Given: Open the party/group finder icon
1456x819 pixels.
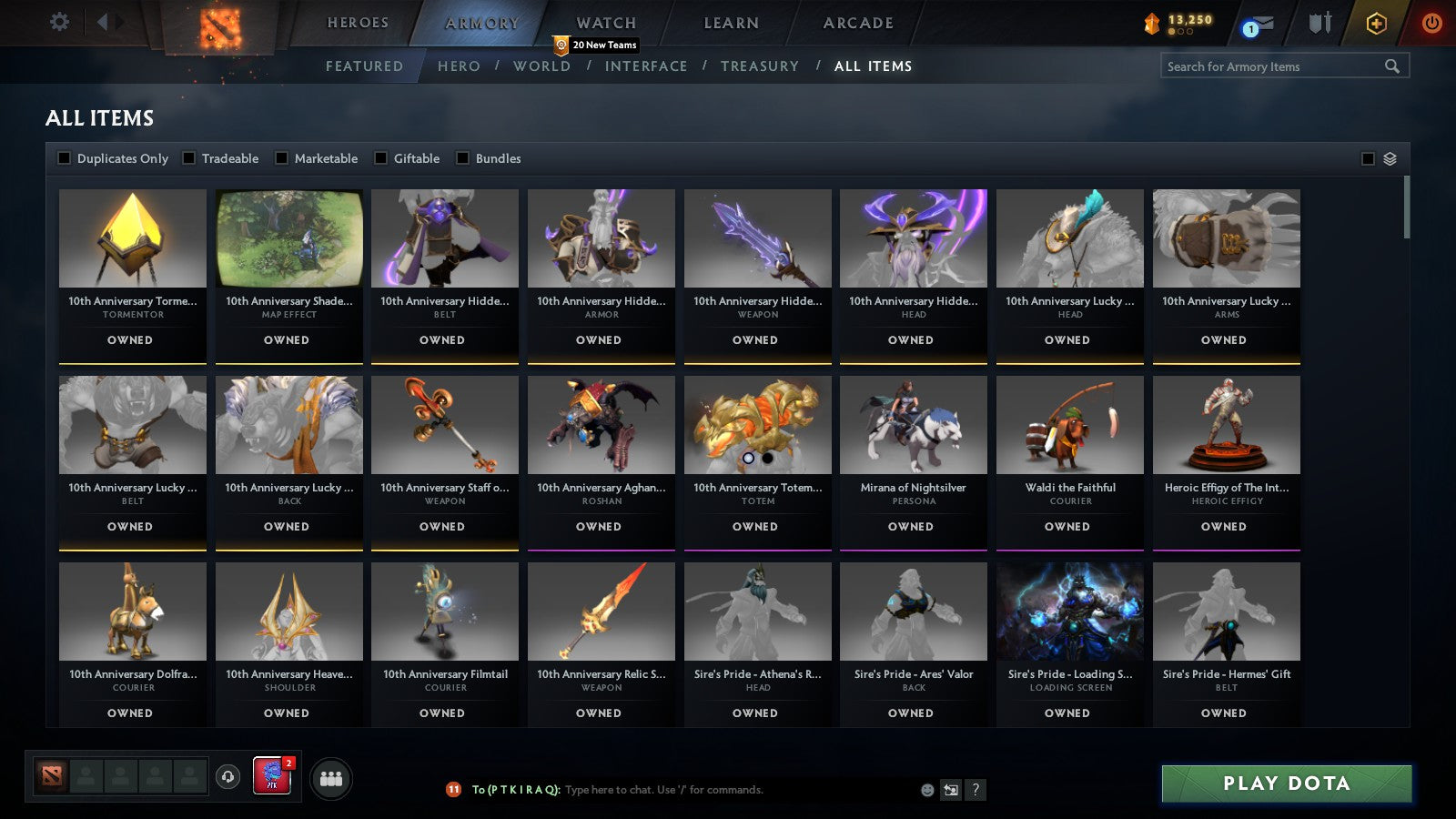Looking at the screenshot, I should (332, 778).
